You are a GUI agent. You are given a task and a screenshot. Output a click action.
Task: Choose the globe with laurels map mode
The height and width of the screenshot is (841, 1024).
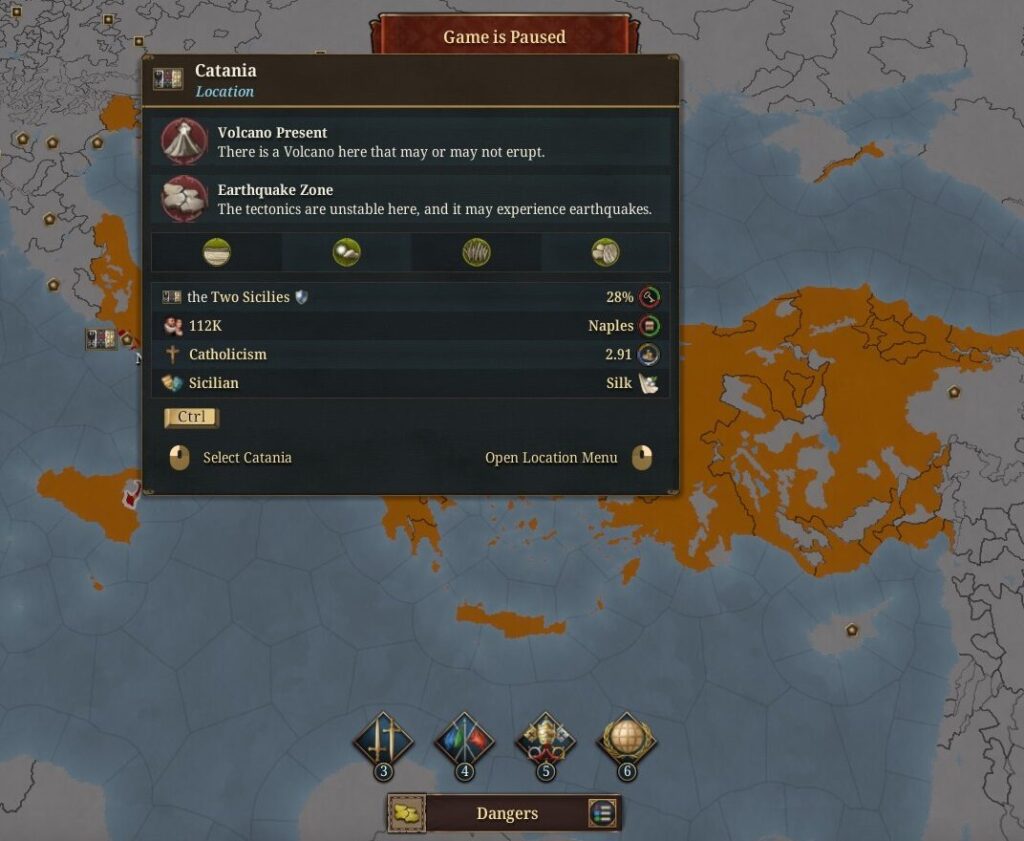(x=626, y=741)
